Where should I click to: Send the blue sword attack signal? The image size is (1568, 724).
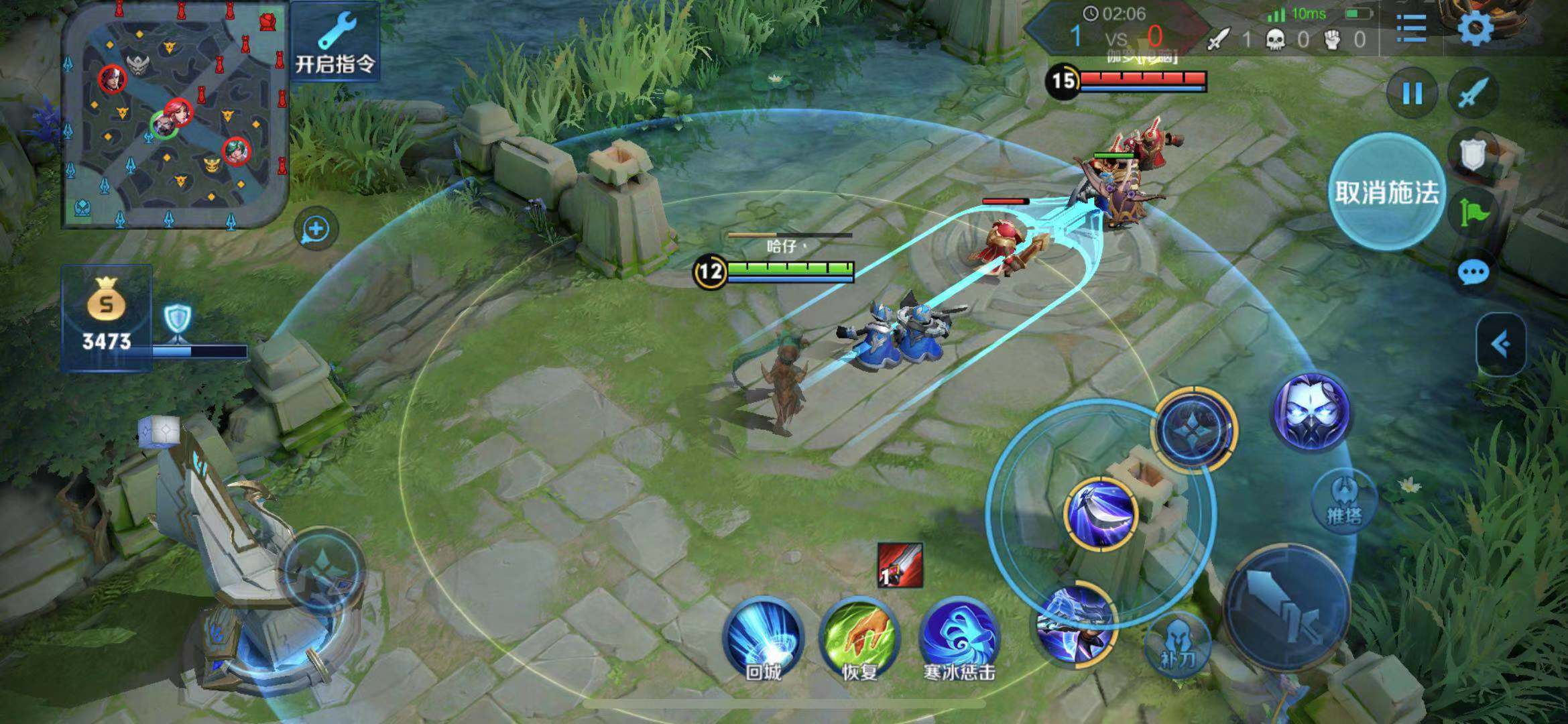pyautogui.click(x=1473, y=93)
